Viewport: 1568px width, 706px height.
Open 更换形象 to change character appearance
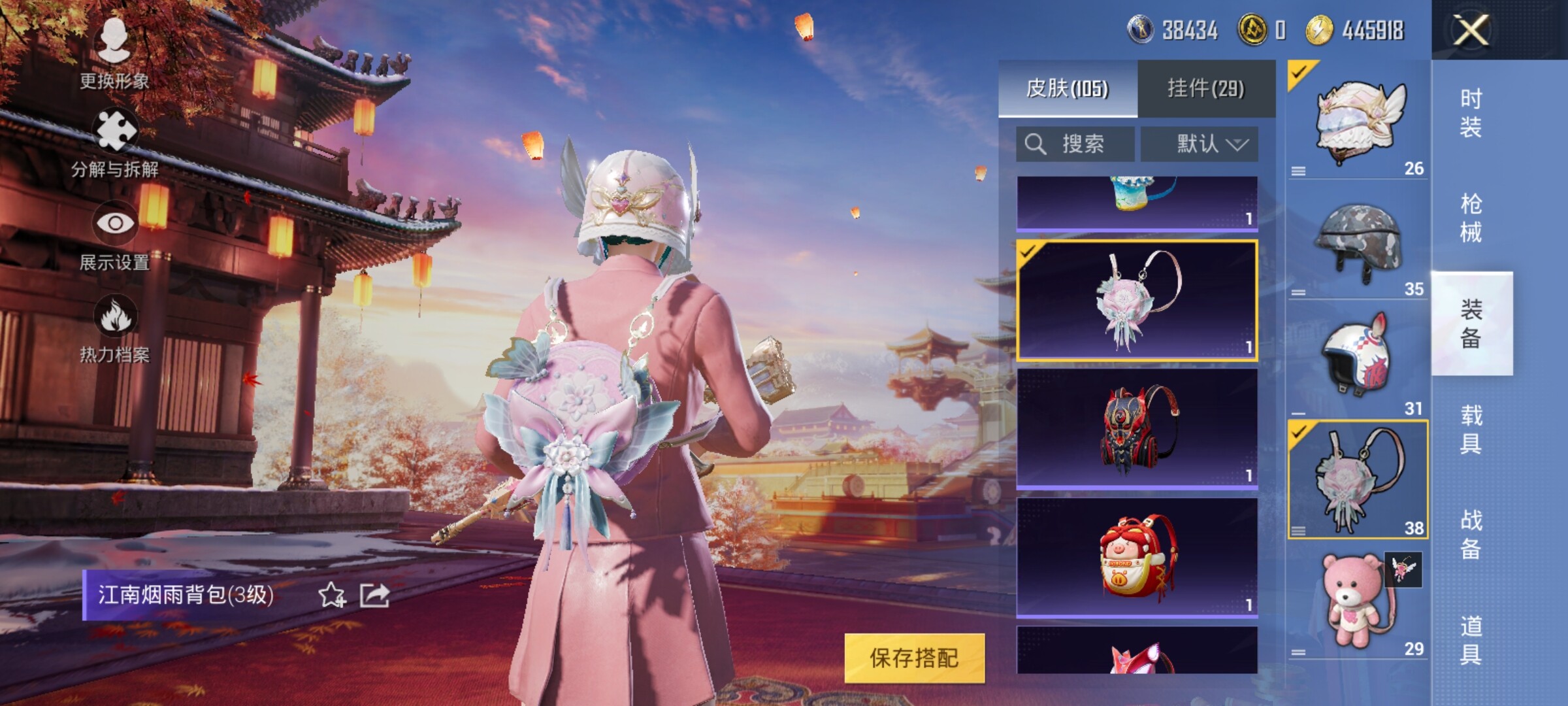tap(114, 52)
